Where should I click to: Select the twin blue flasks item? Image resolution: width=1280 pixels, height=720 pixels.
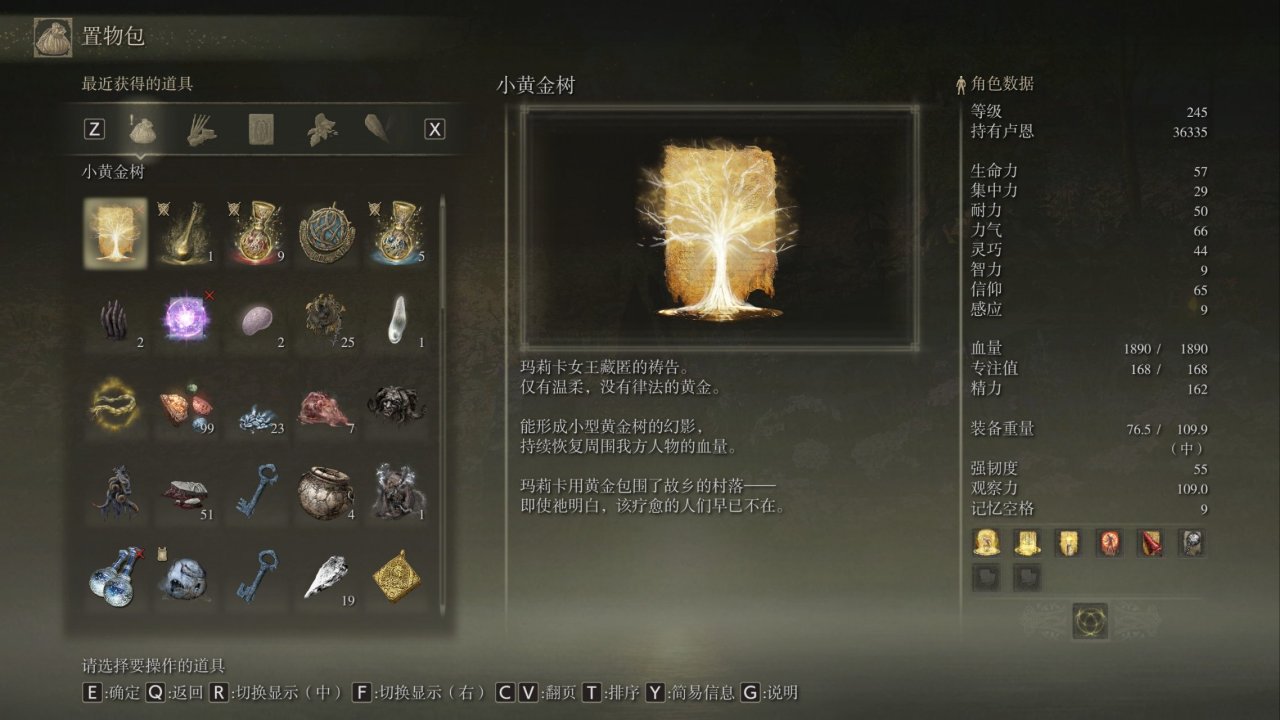[x=115, y=577]
